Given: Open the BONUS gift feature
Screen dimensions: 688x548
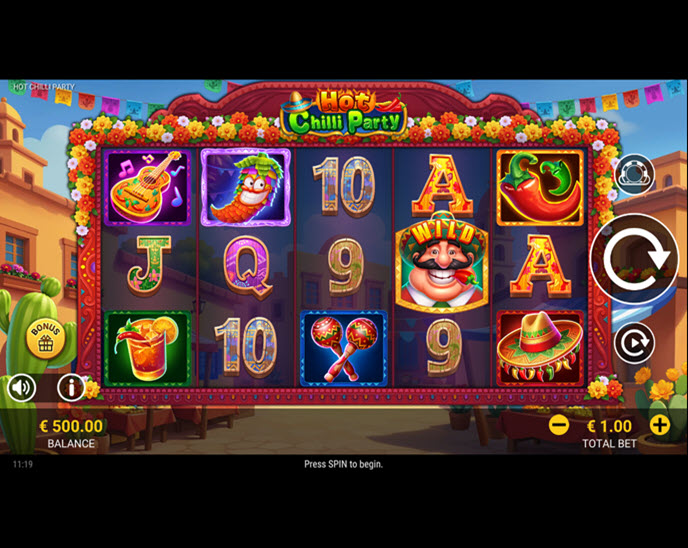Looking at the screenshot, I should (x=45, y=338).
